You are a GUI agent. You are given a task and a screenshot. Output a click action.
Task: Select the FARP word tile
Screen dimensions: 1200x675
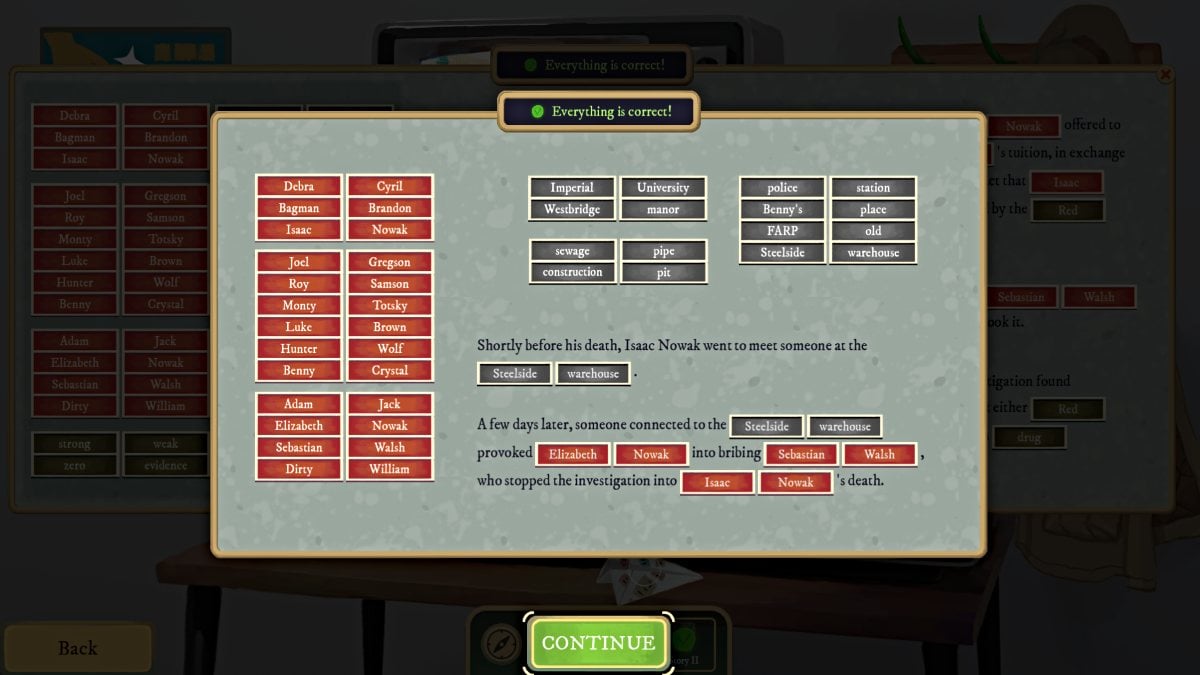point(782,231)
